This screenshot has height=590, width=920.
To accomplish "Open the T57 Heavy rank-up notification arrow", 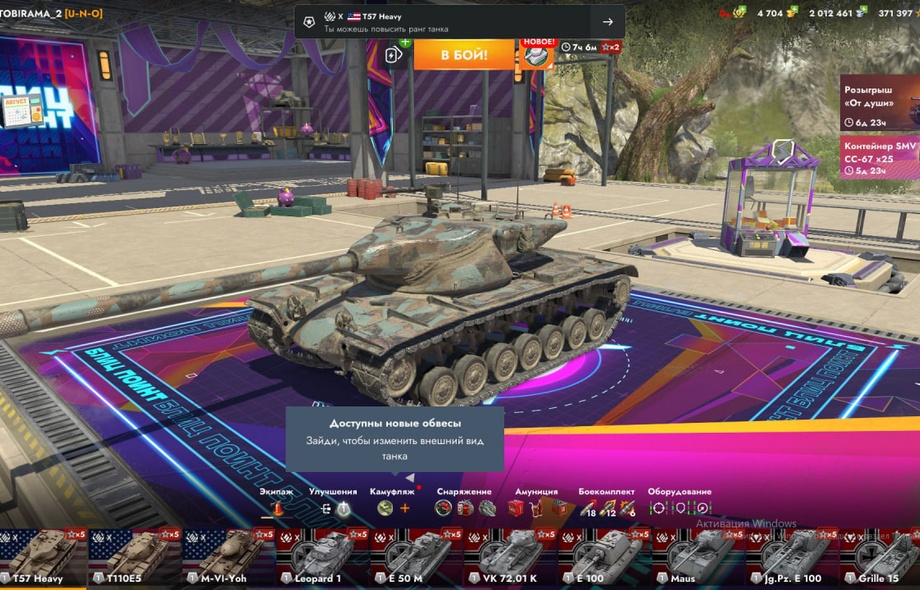I will 607,22.
